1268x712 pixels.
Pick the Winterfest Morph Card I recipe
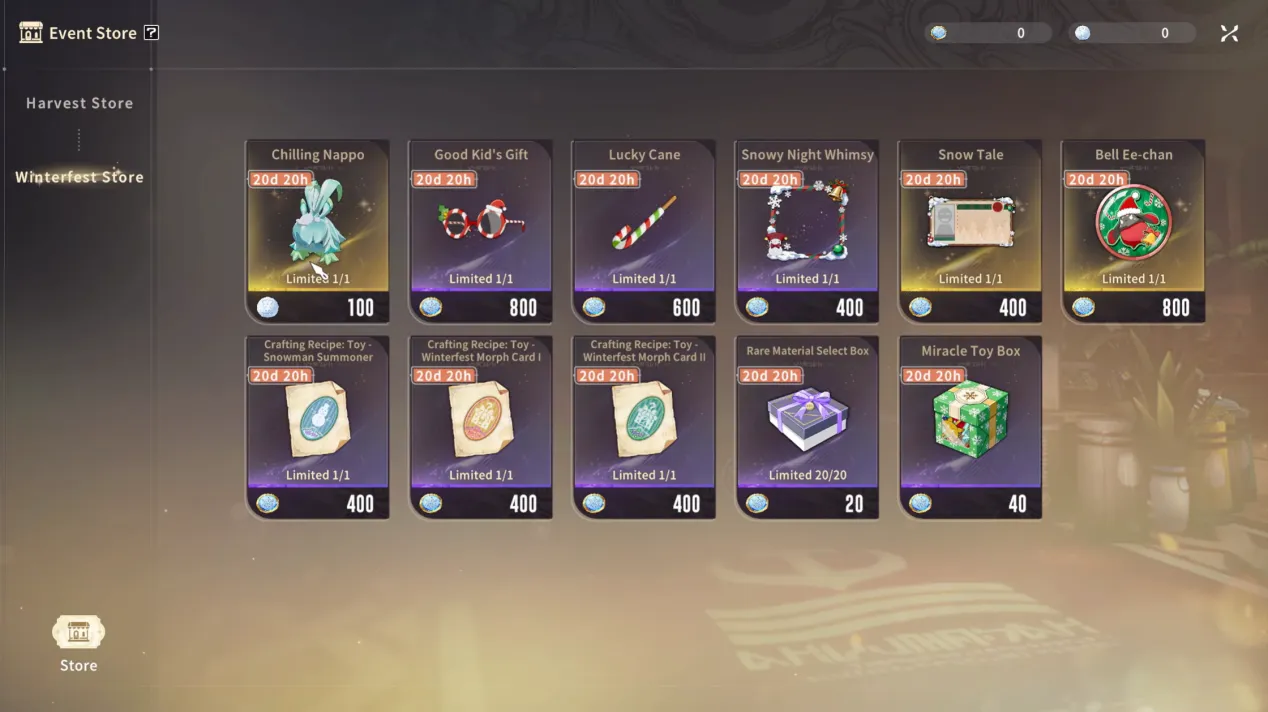tap(481, 427)
